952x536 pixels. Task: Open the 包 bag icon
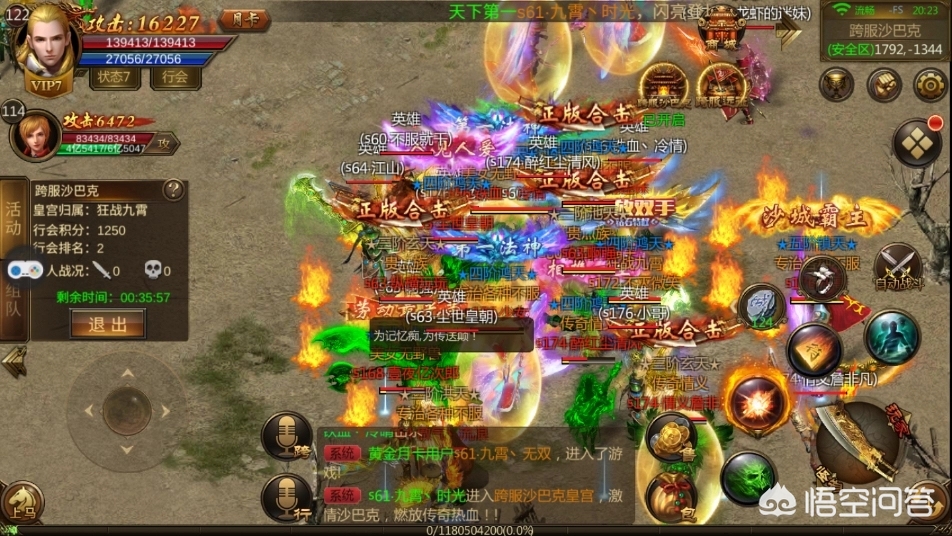tap(669, 496)
